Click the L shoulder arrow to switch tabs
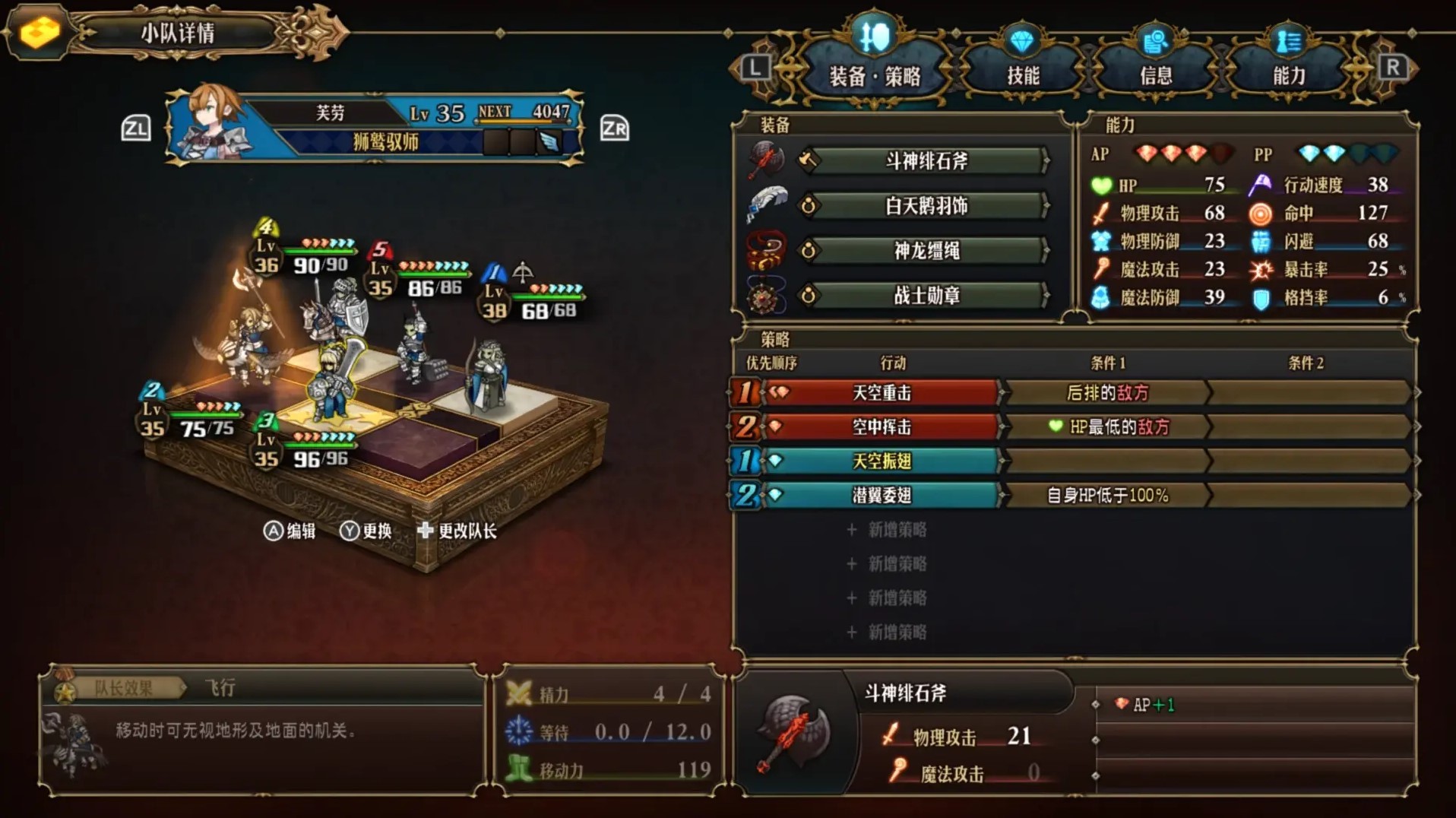This screenshot has width=1456, height=818. (755, 67)
